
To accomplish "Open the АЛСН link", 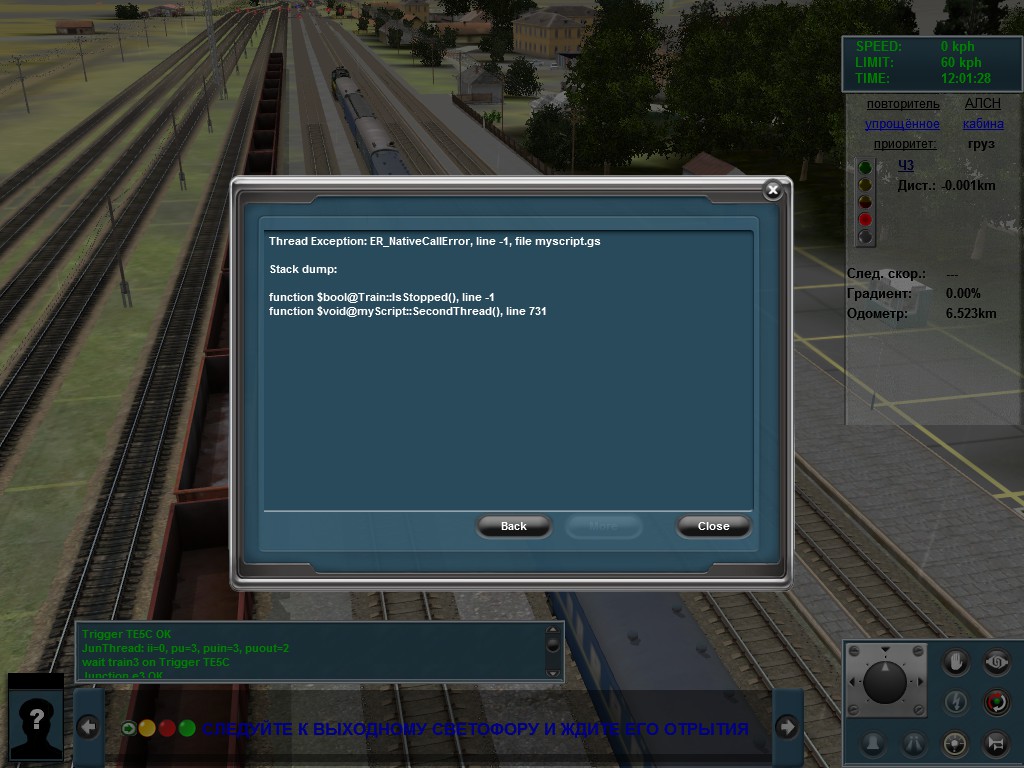I will tap(982, 104).
